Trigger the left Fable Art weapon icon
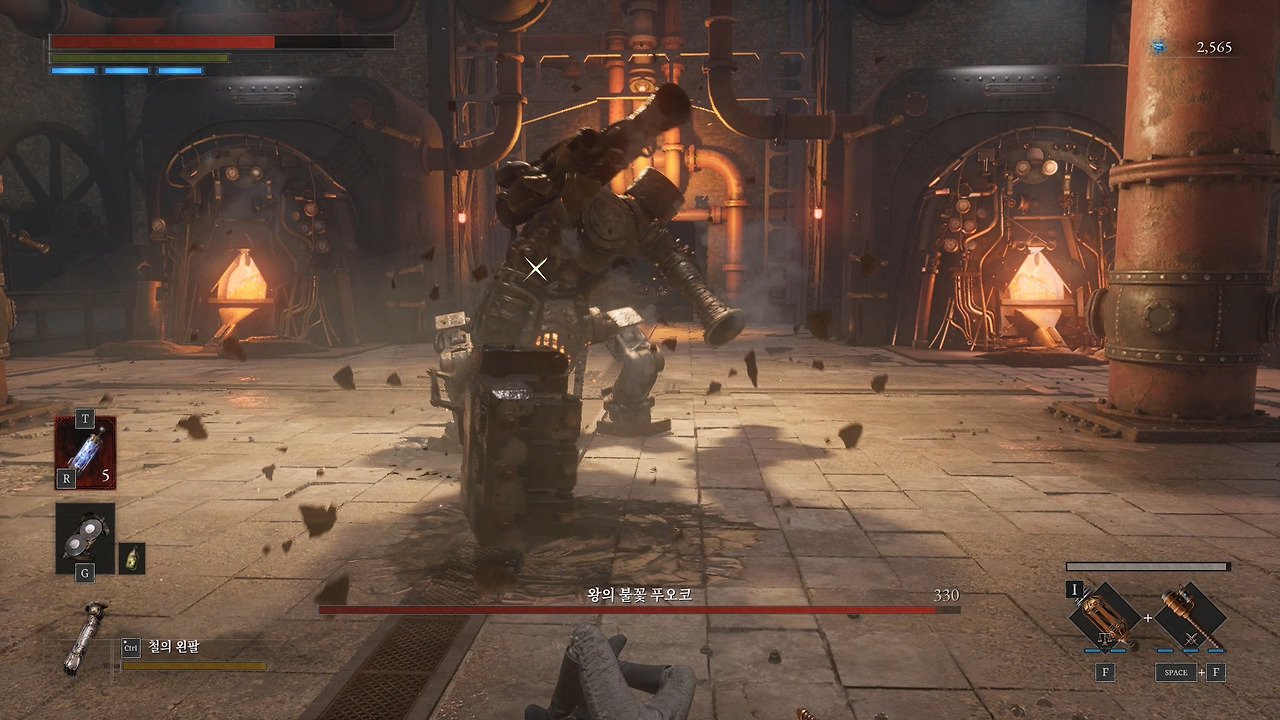This screenshot has height=720, width=1280. pos(1107,616)
